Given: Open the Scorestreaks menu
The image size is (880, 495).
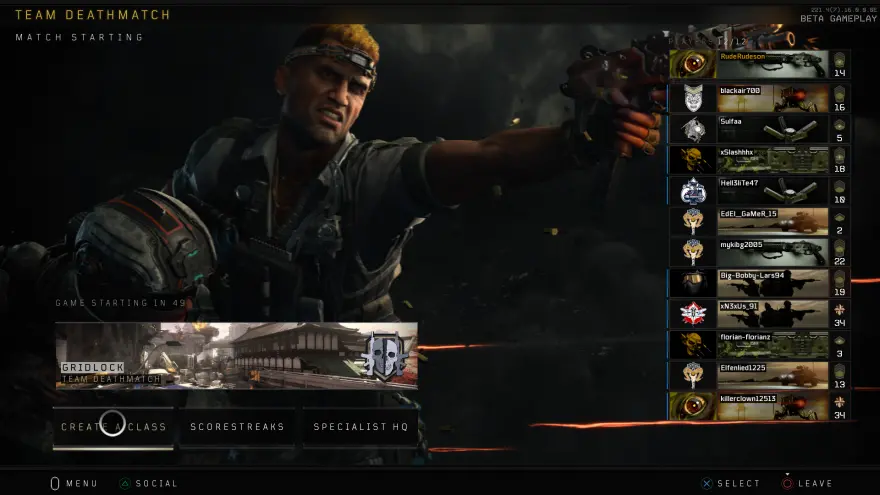Looking at the screenshot, I should (x=237, y=427).
